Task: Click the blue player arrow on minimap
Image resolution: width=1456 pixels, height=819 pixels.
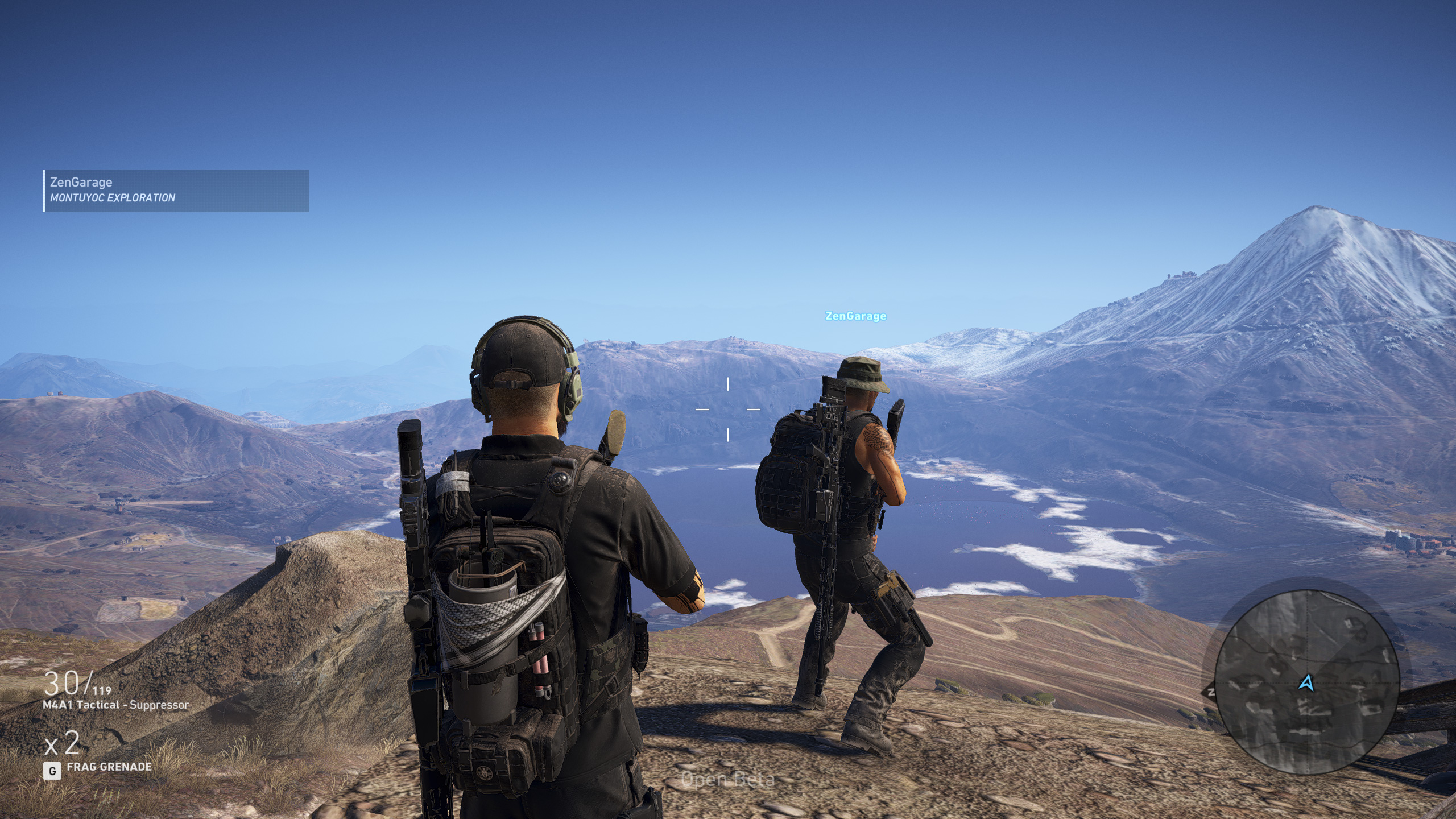Action: coord(1307,682)
